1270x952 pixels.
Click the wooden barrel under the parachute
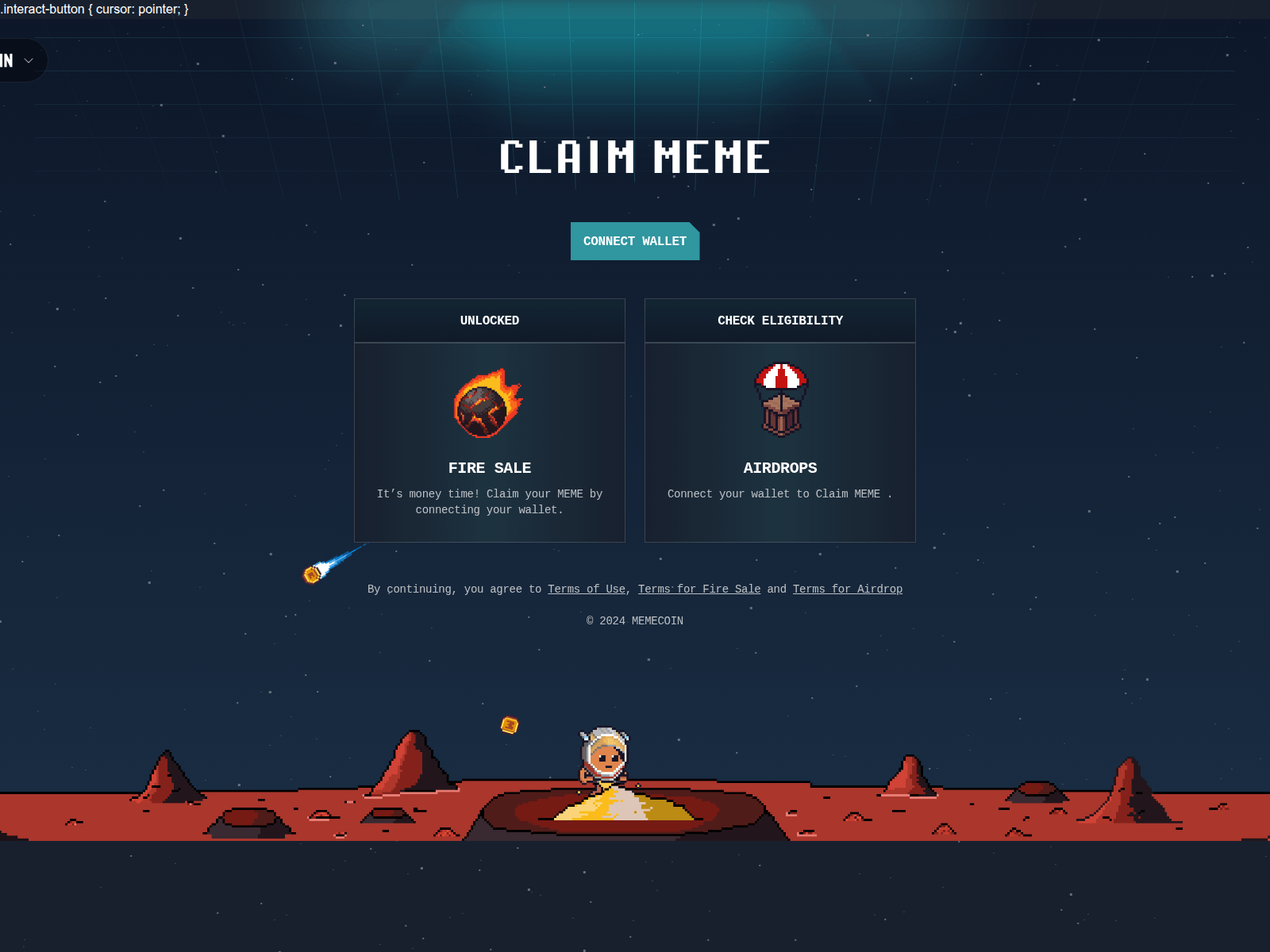click(780, 416)
